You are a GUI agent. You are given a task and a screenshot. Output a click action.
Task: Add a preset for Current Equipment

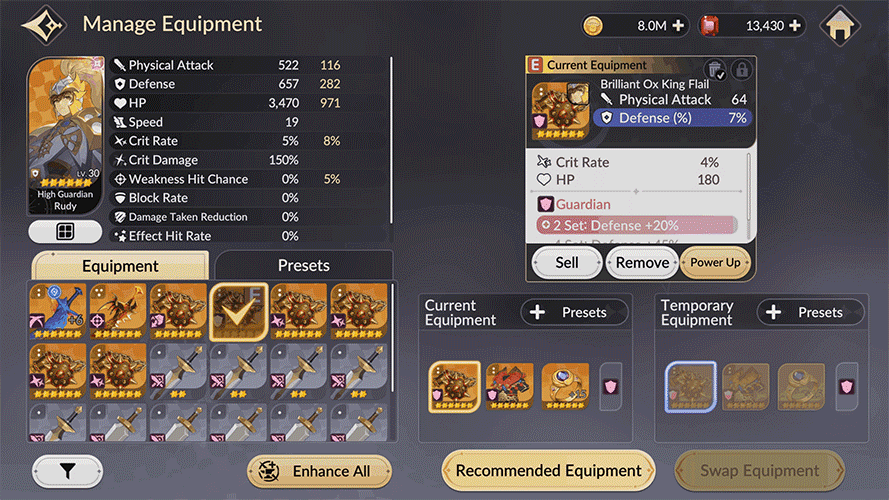click(x=574, y=312)
